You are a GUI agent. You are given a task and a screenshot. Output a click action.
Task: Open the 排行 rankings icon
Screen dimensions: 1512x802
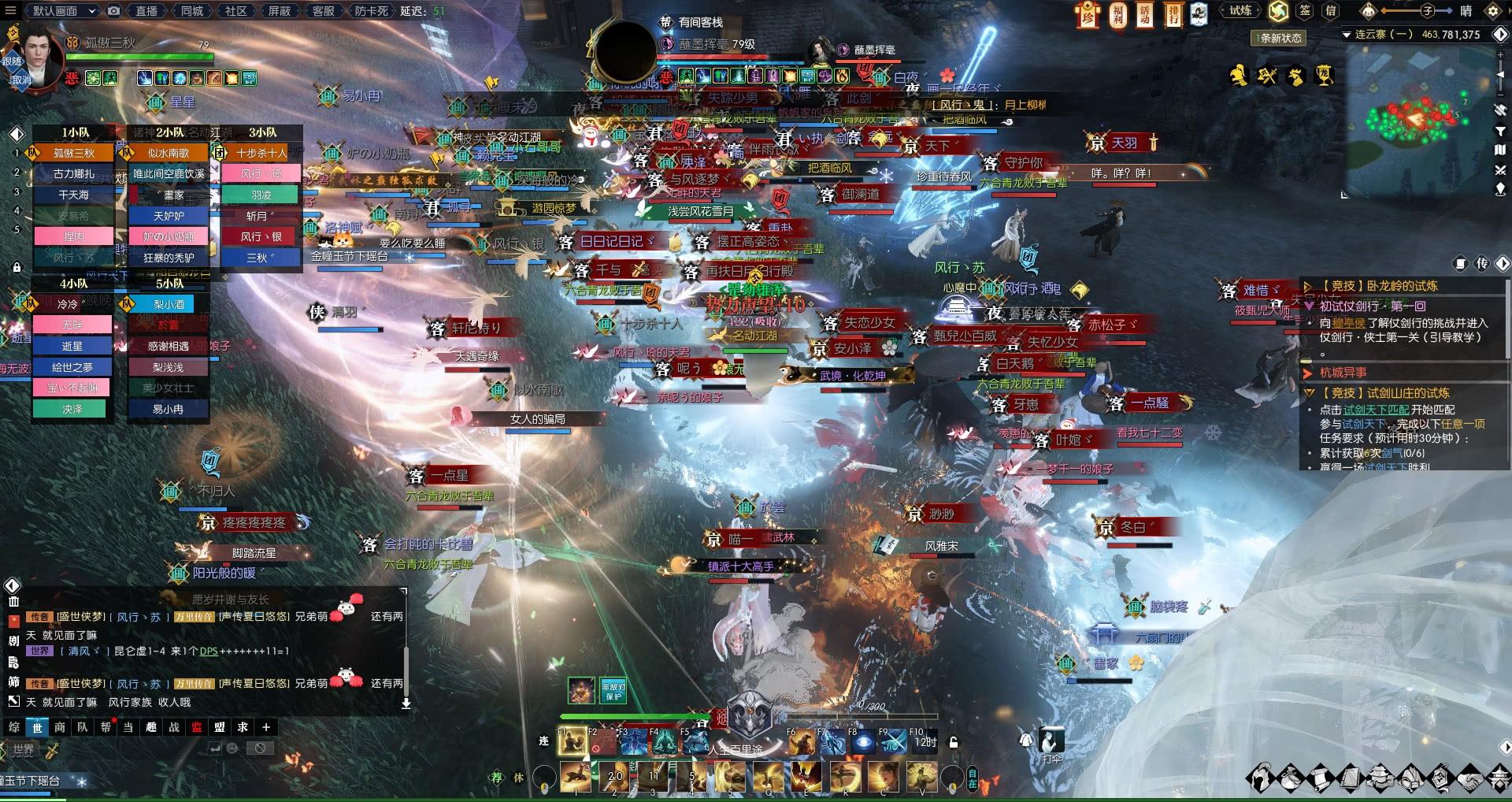pos(1173,14)
